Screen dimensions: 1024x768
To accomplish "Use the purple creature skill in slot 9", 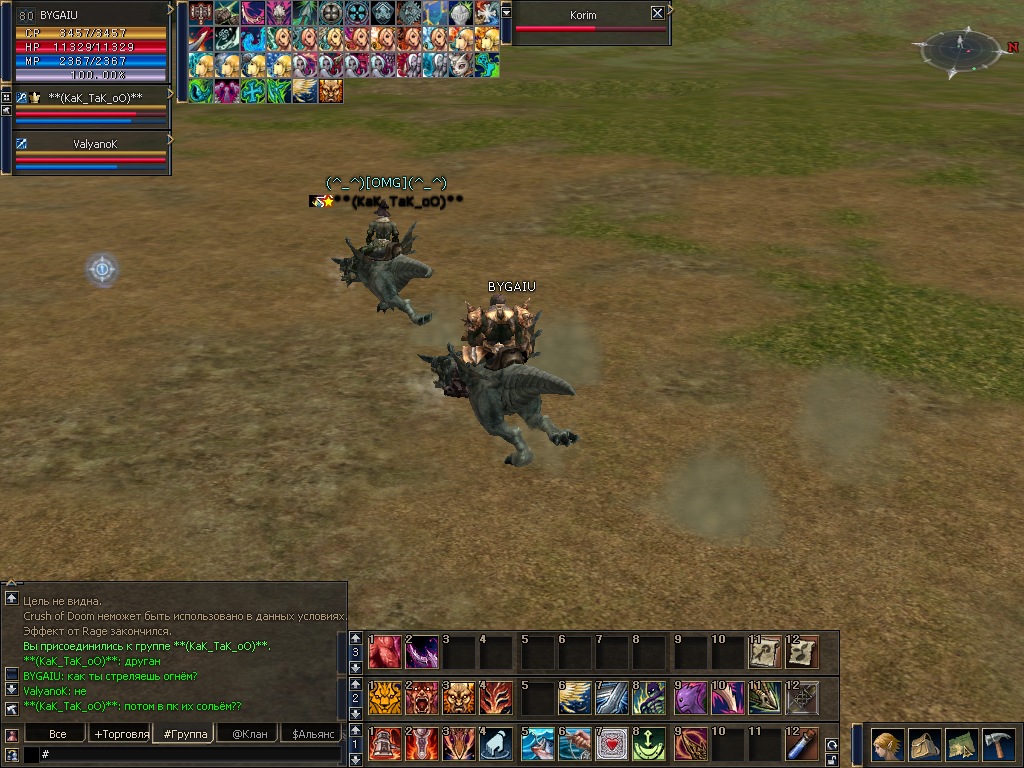I will point(689,697).
